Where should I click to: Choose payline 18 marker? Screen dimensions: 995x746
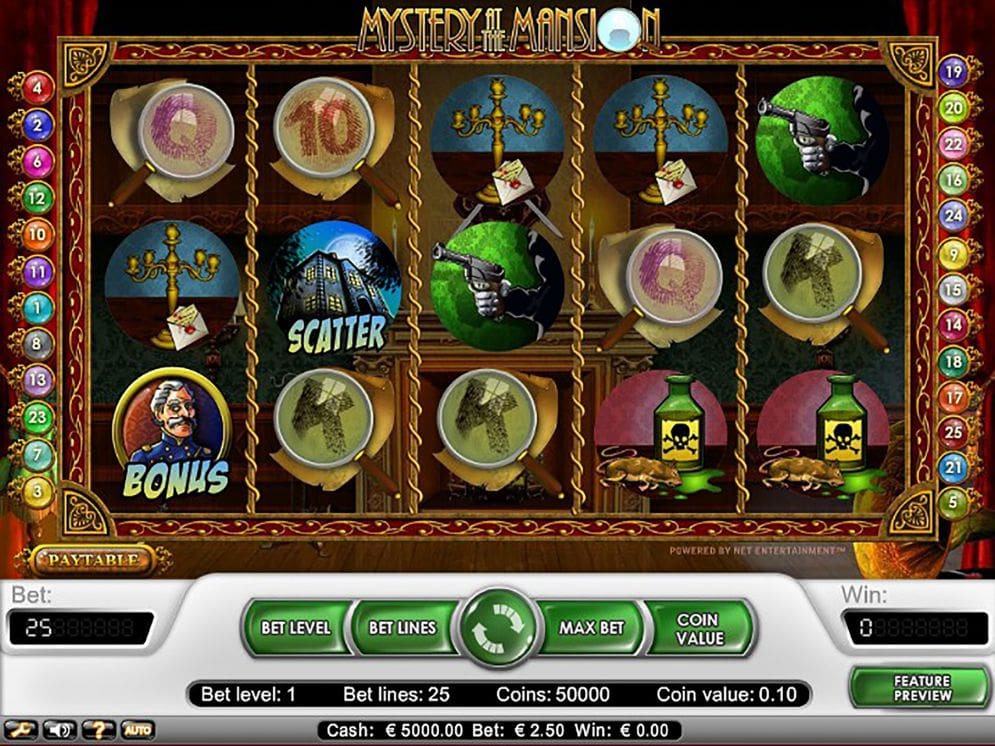[x=954, y=361]
